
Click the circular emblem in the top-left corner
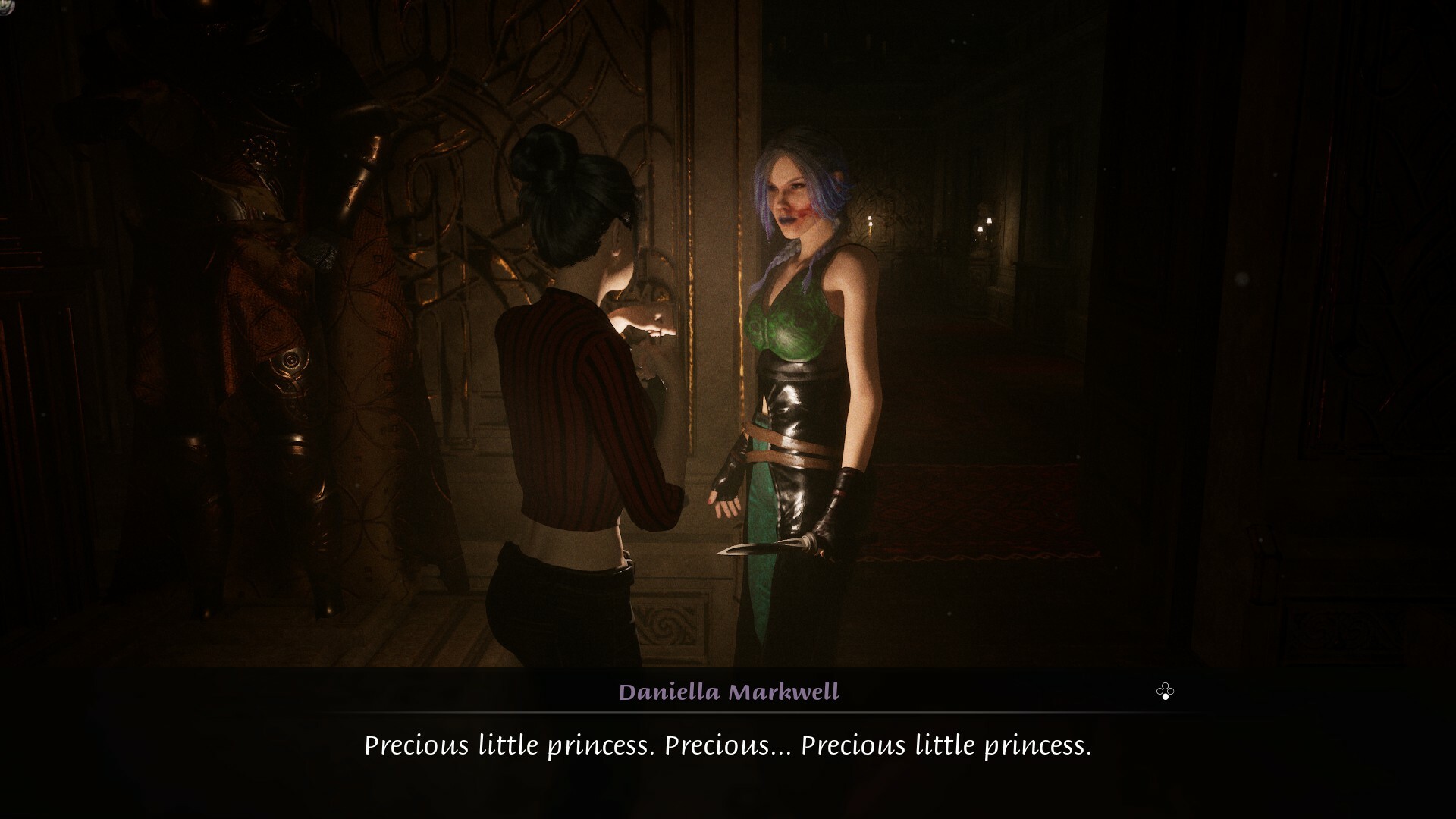pos(5,5)
